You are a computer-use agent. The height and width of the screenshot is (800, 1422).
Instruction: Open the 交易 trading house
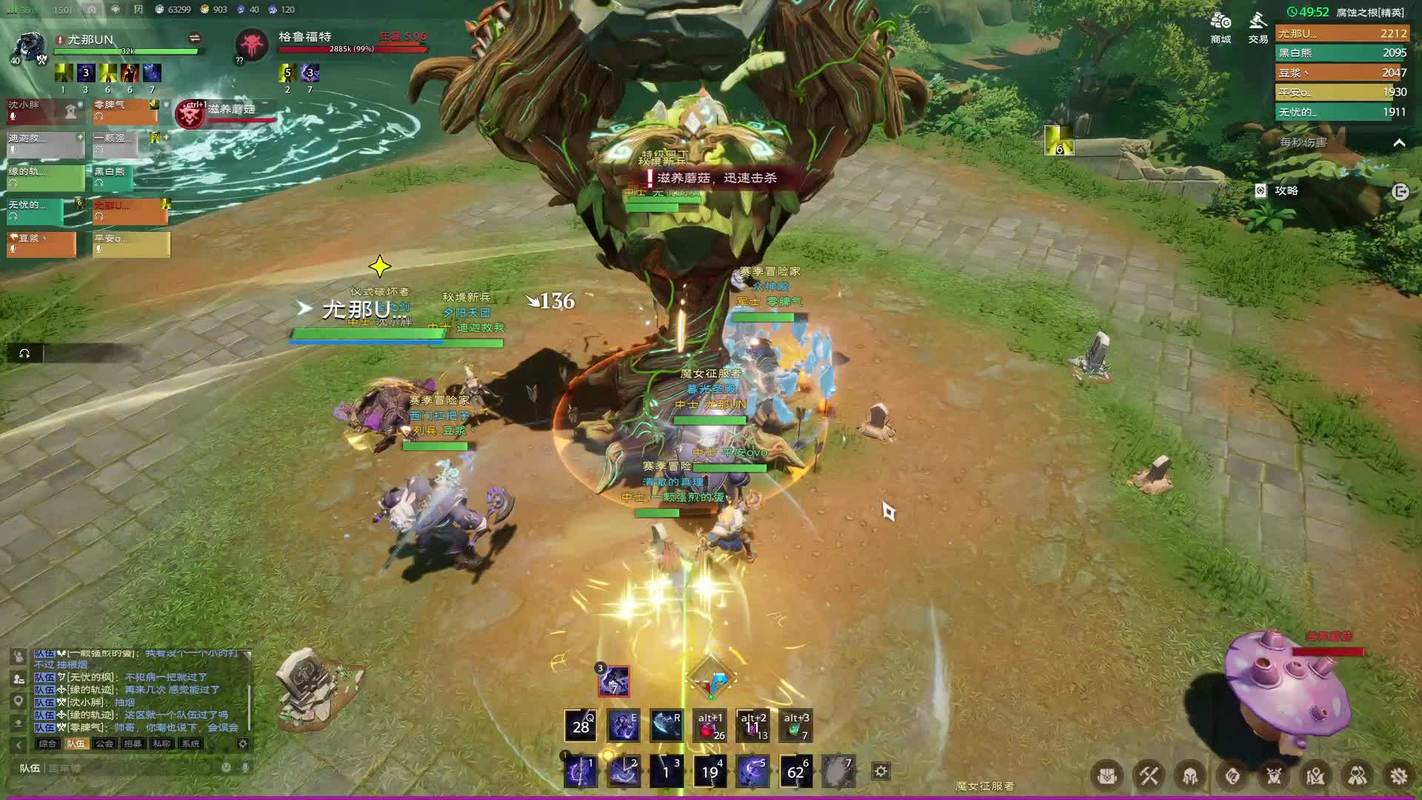tap(1258, 25)
